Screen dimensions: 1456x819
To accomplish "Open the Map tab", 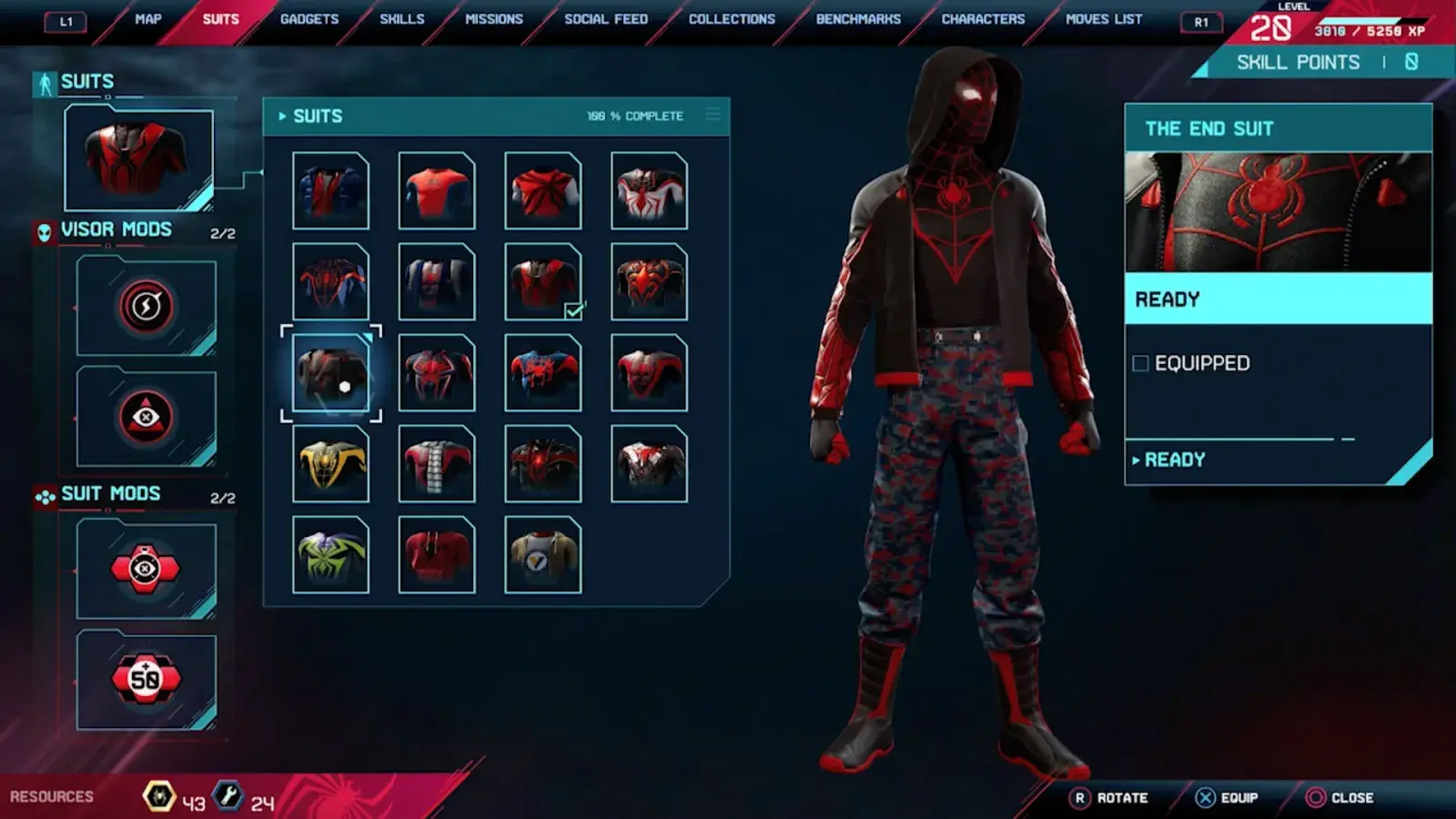I will (147, 19).
